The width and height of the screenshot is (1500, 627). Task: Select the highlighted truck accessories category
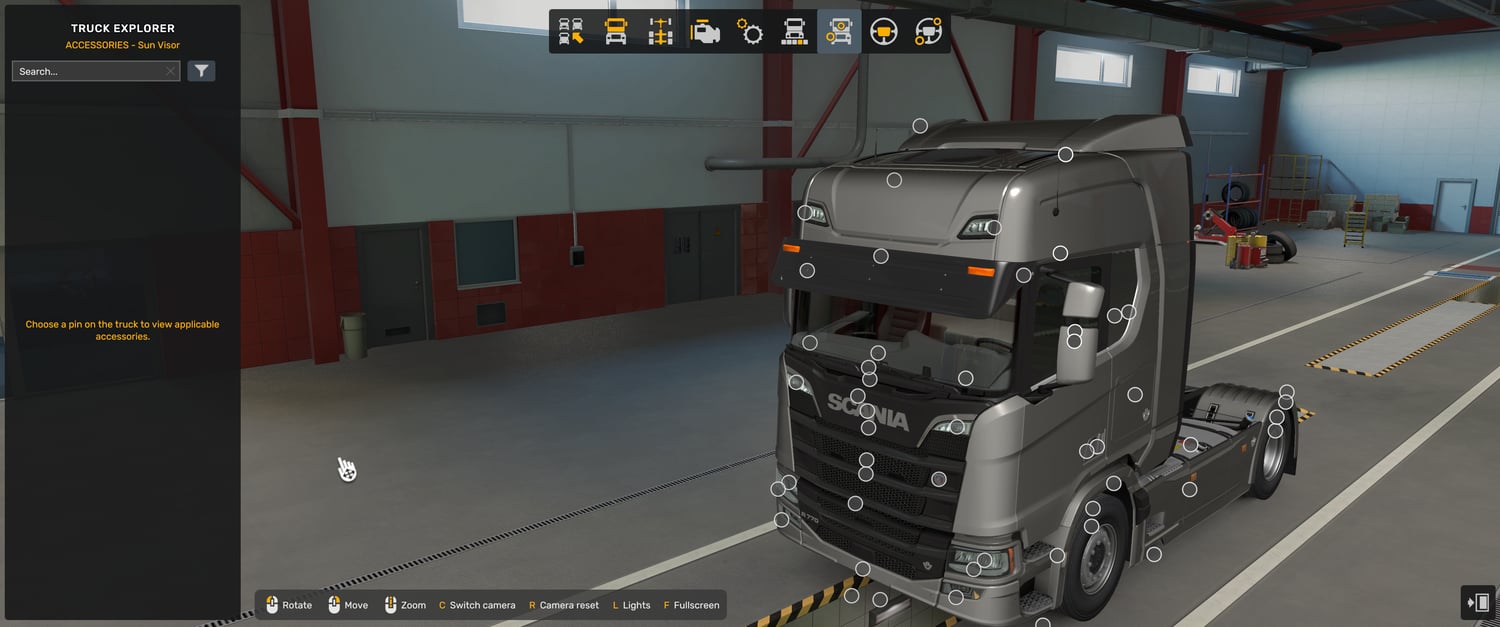839,32
